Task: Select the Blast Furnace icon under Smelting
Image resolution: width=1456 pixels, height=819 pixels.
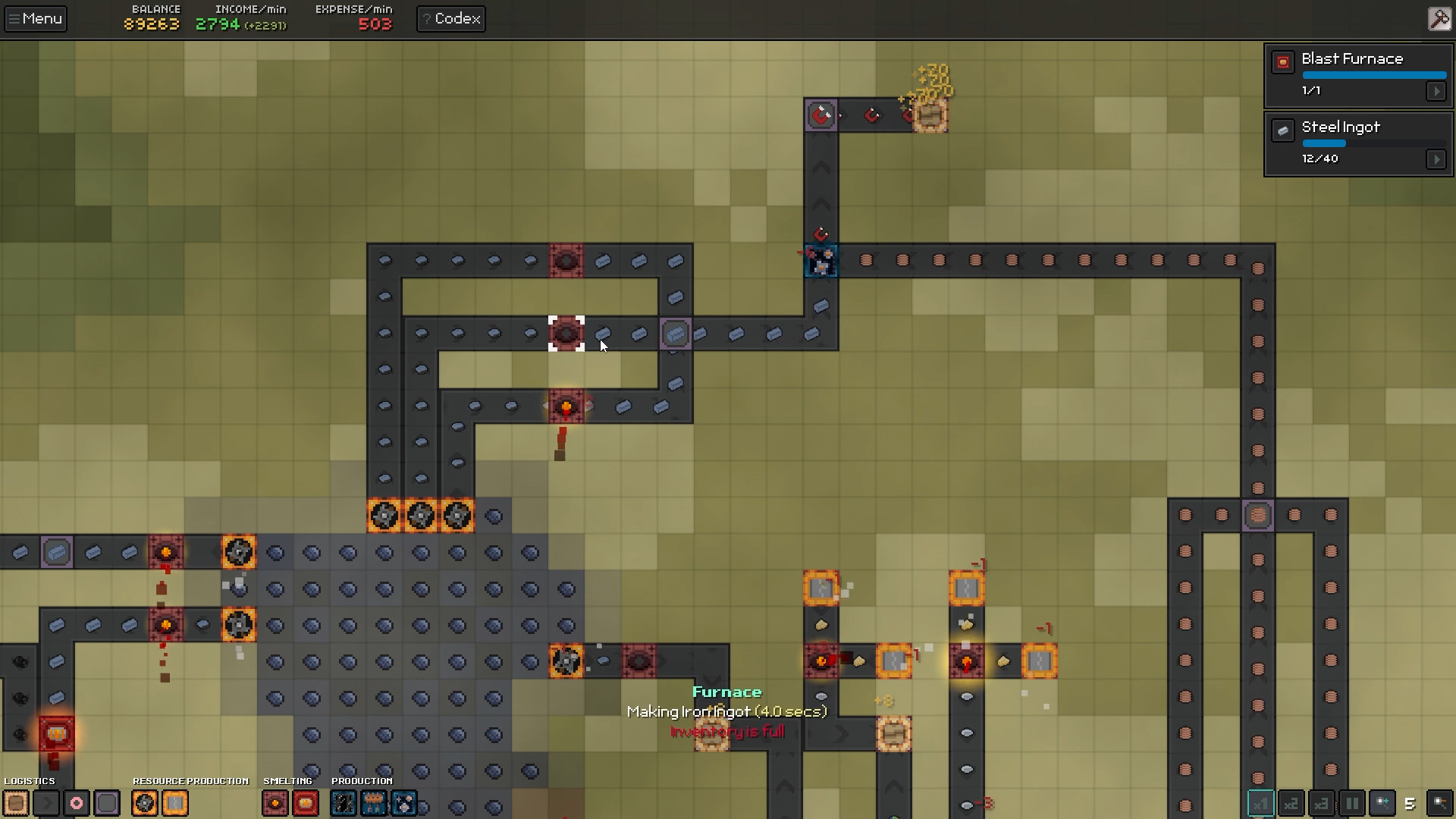Action: [306, 803]
